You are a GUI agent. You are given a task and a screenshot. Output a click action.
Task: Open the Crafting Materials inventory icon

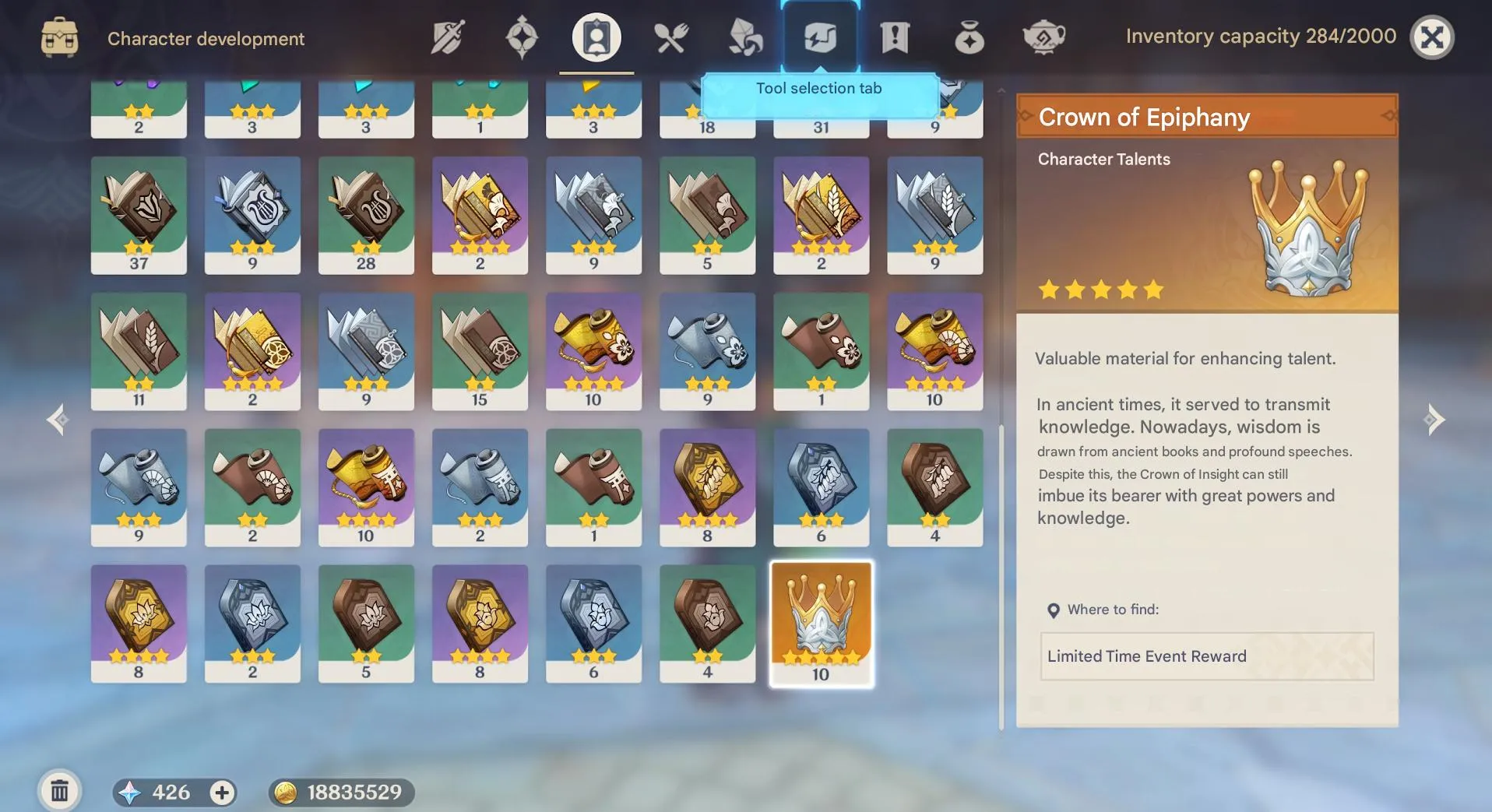point(745,37)
